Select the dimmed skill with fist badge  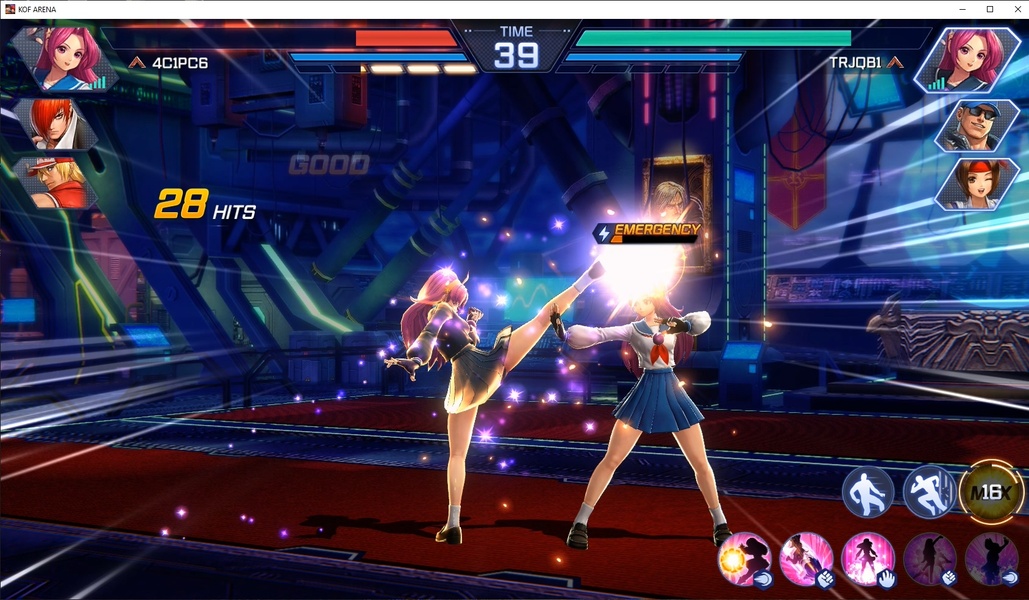[929, 558]
